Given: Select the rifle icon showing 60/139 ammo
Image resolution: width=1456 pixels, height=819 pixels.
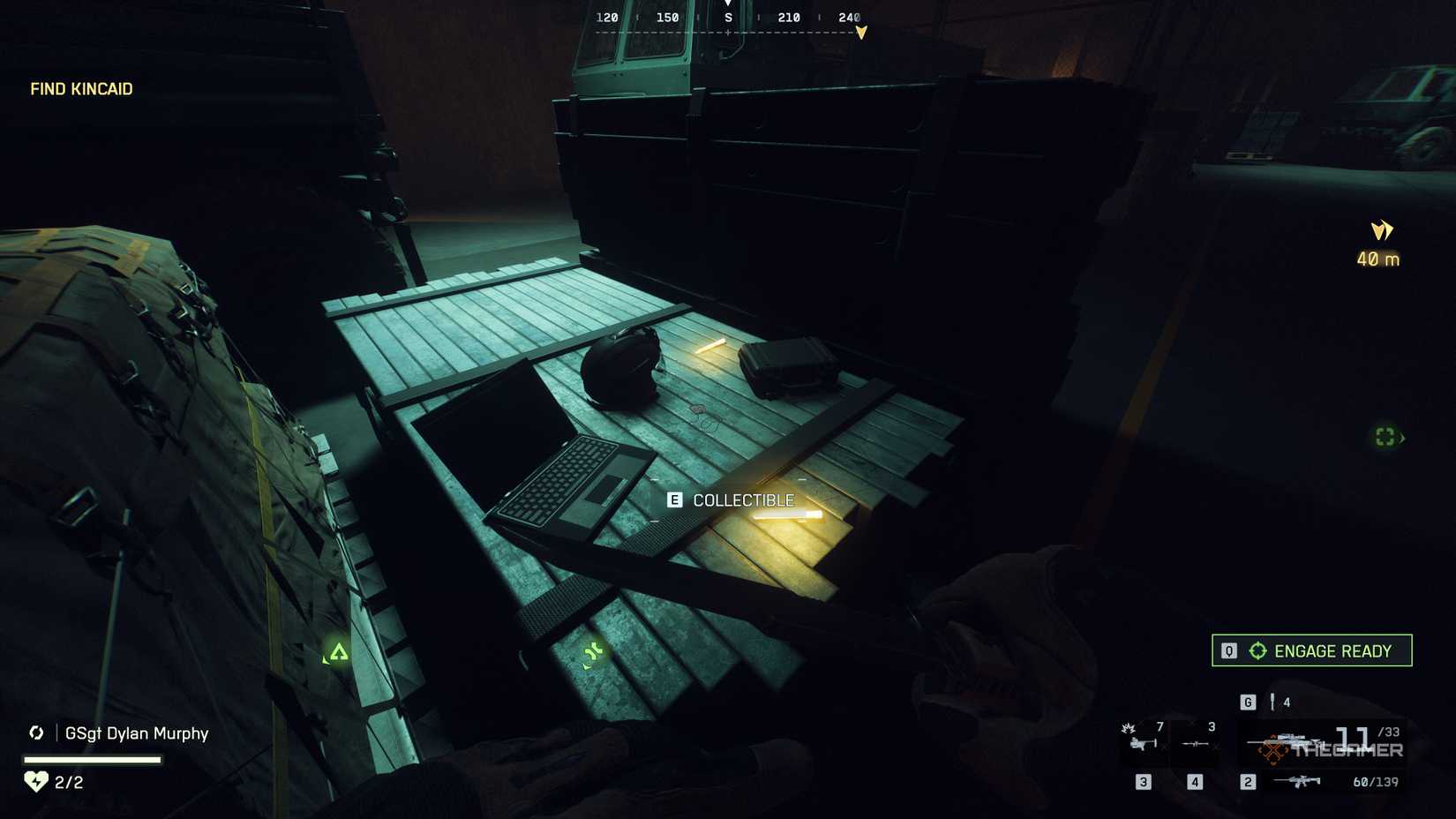Looking at the screenshot, I should (x=1297, y=782).
